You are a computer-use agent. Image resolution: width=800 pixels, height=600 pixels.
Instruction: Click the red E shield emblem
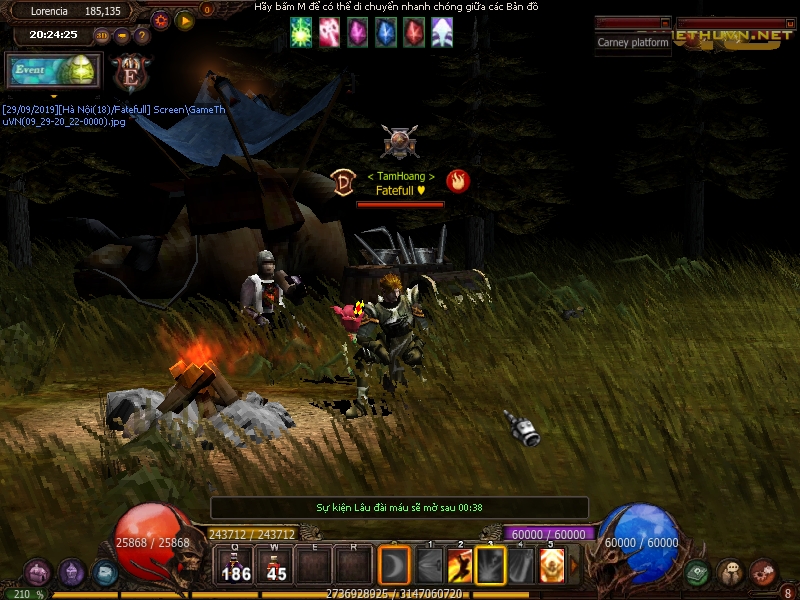click(131, 72)
